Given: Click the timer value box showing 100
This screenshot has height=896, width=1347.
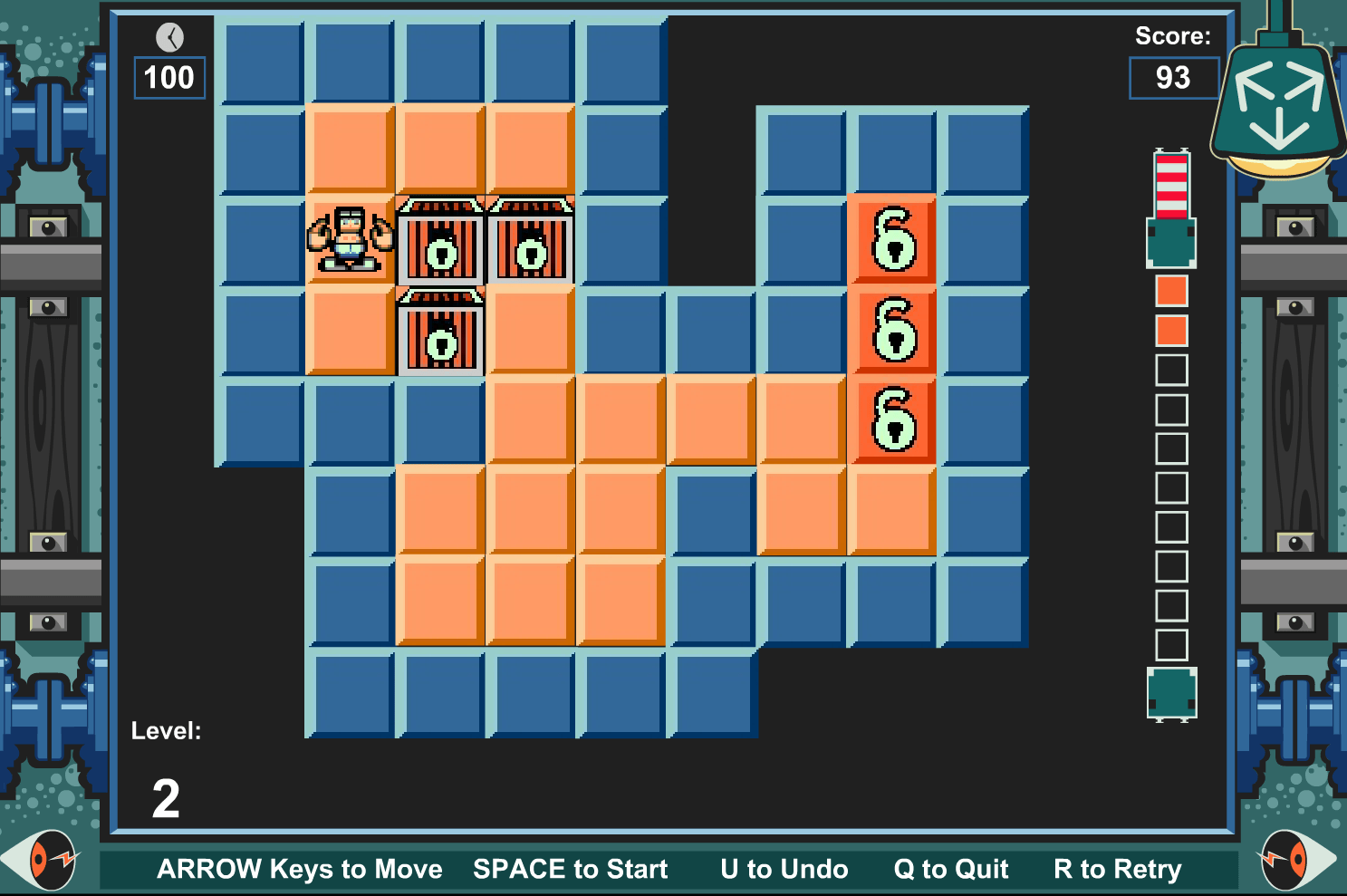Looking at the screenshot, I should point(168,80).
